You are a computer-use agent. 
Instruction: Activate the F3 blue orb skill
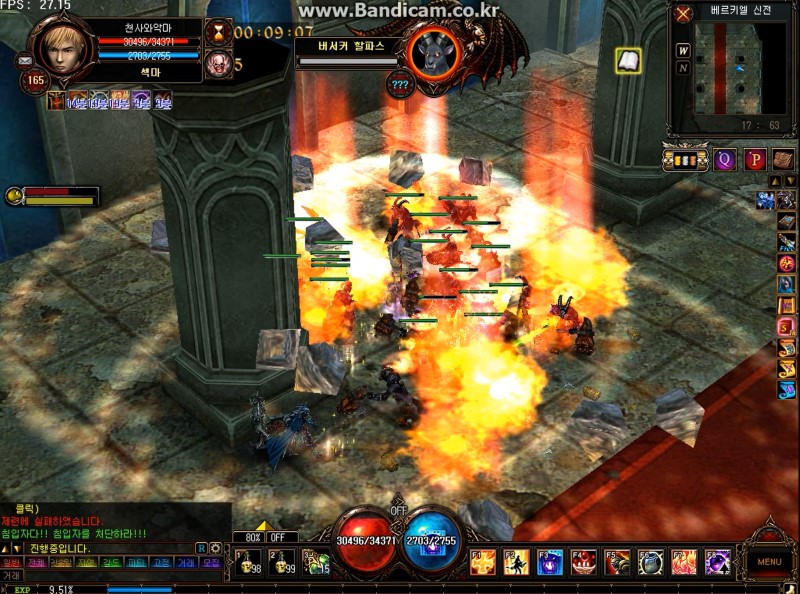[550, 562]
